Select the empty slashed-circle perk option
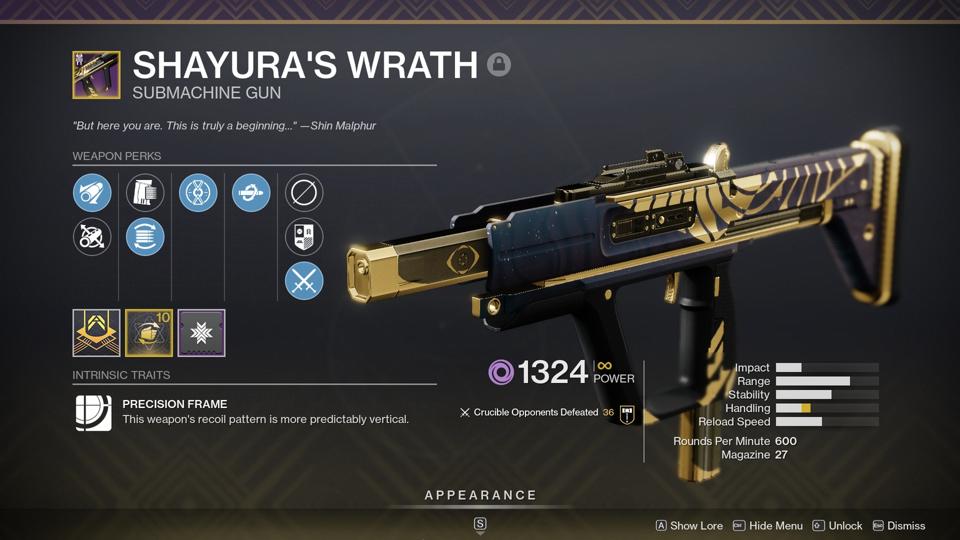Screen dimensions: 960x540 pos(304,192)
